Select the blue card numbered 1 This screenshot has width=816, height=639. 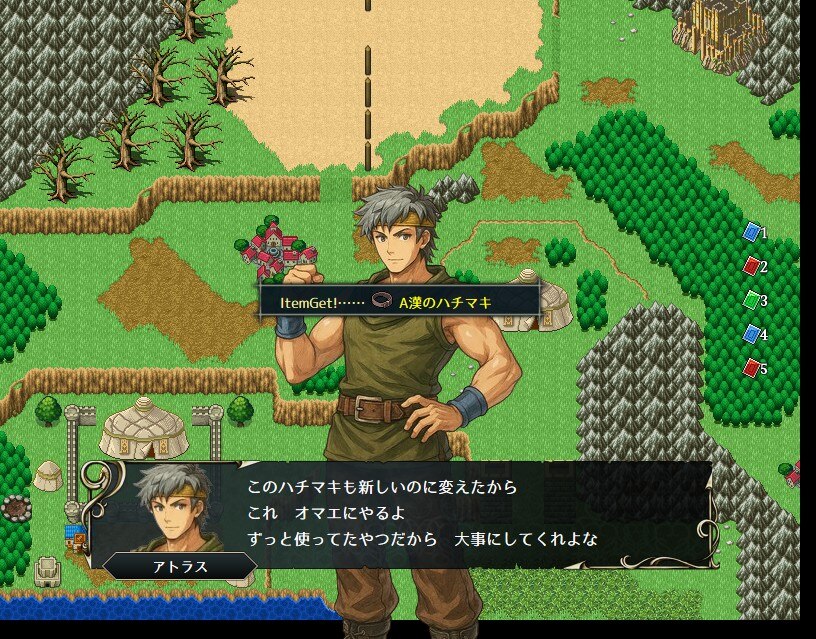coord(752,233)
